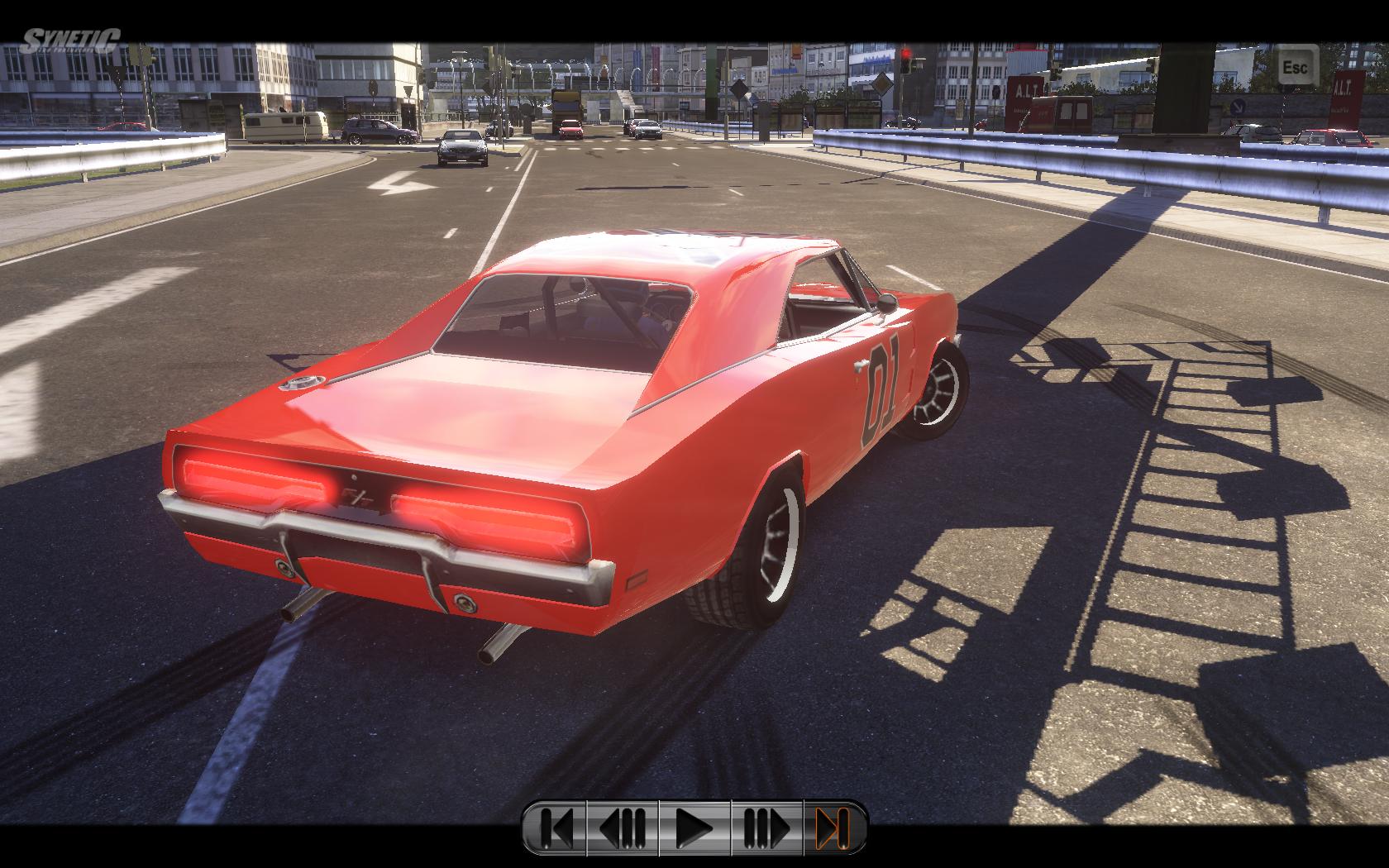This screenshot has width=1389, height=868.
Task: Play the replay
Action: (x=694, y=827)
